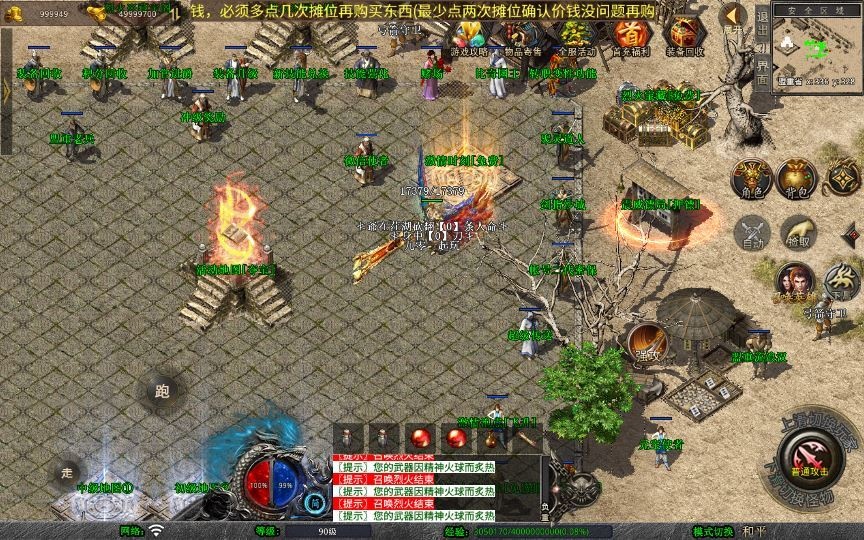
Task: Click the 下马 dismount button
Action: tap(841, 281)
